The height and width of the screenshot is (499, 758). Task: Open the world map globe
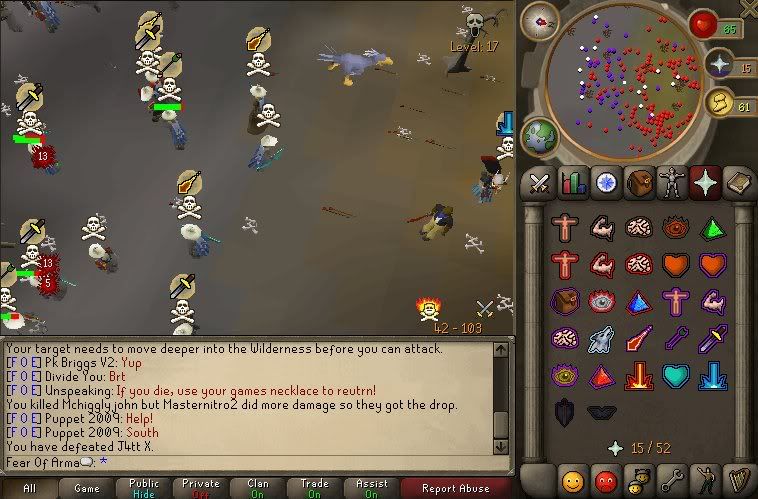539,135
